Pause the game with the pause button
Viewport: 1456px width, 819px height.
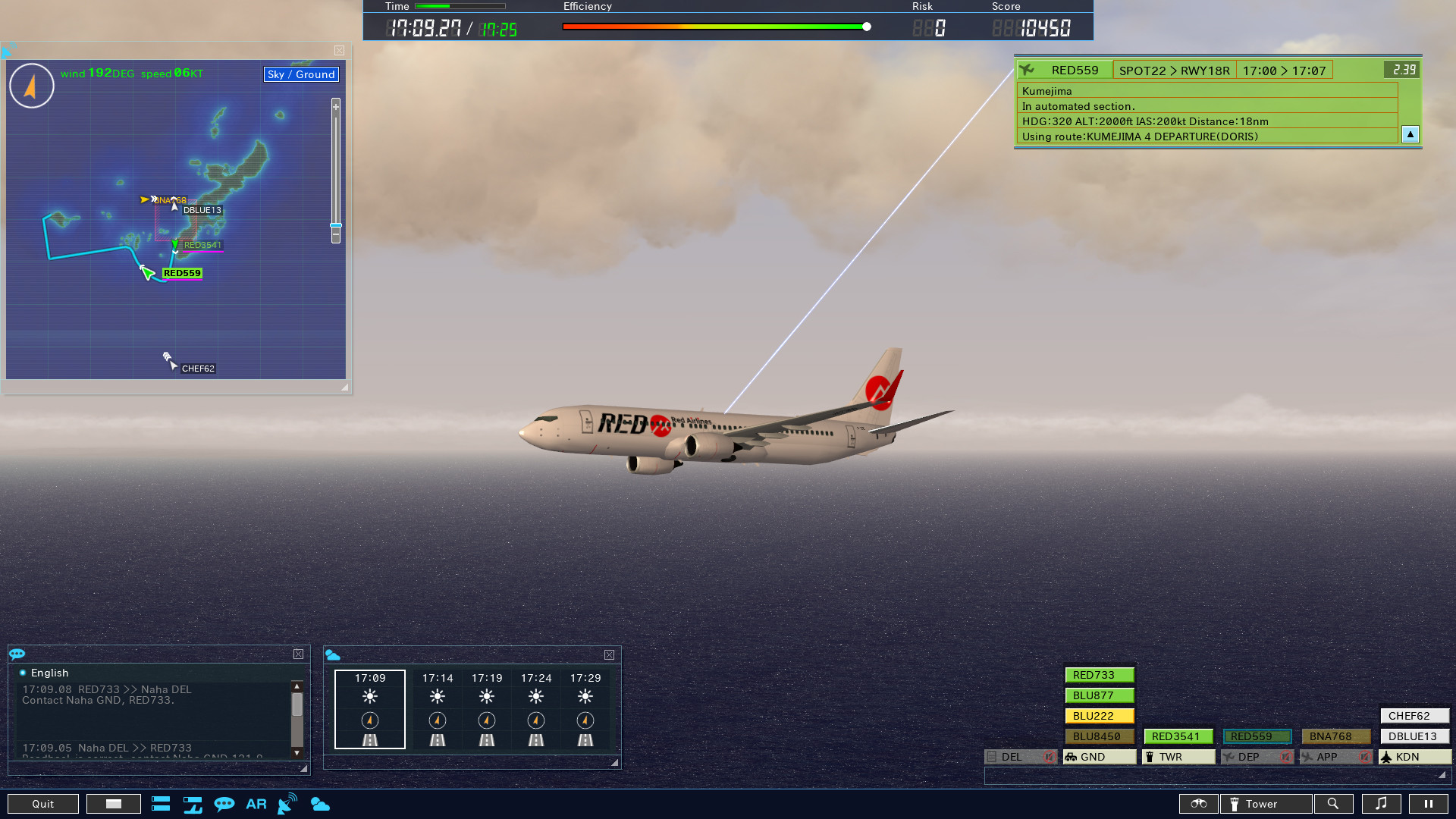(1428, 804)
